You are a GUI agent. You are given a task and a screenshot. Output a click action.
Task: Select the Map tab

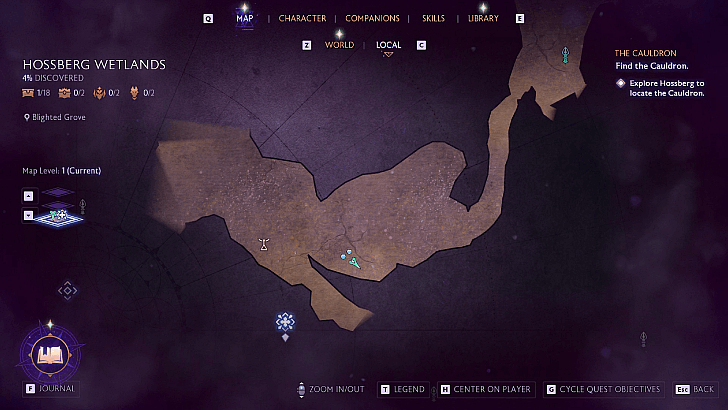pos(245,18)
